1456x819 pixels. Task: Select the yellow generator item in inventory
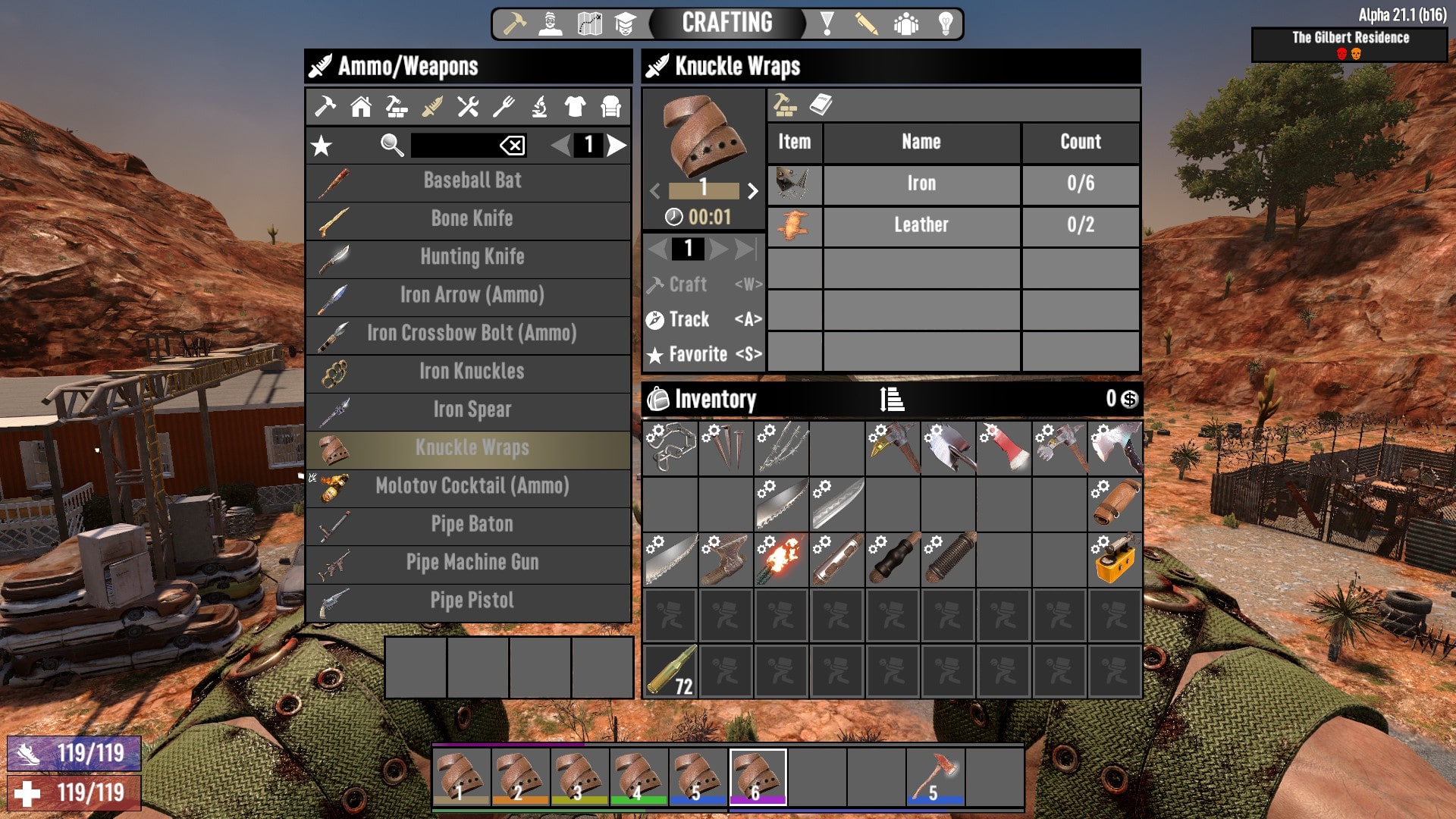point(1115,560)
